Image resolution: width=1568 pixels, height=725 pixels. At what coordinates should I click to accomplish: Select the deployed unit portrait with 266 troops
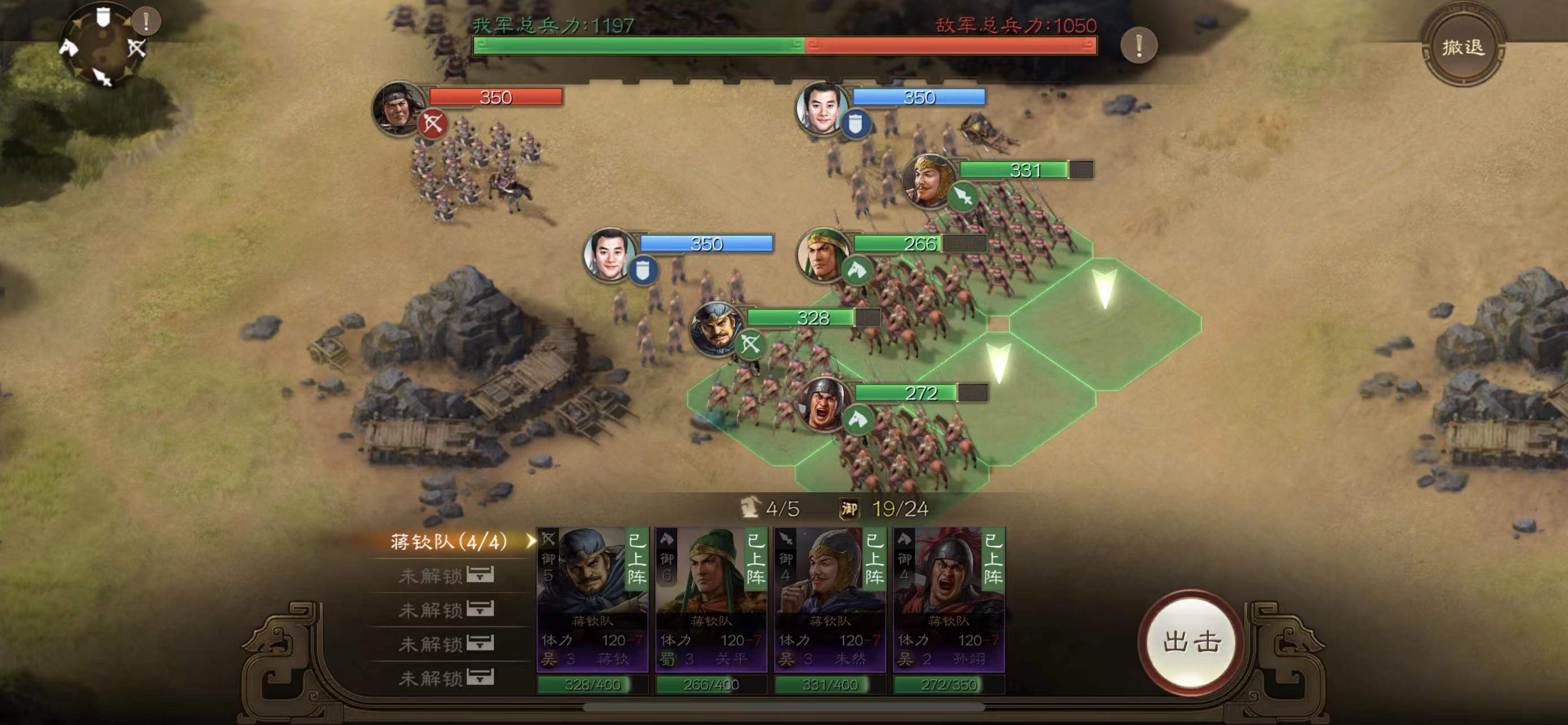[822, 254]
